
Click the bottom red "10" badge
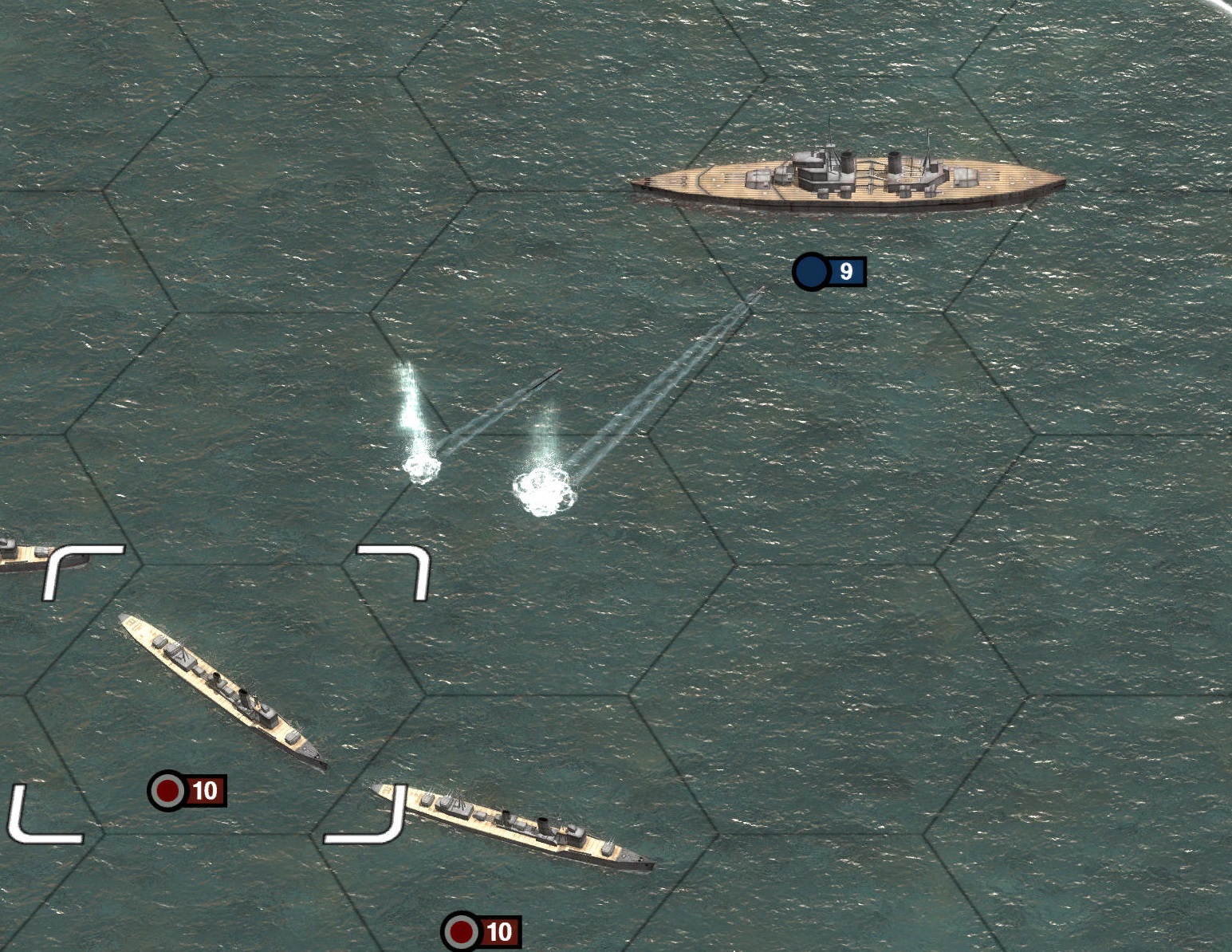click(x=482, y=930)
